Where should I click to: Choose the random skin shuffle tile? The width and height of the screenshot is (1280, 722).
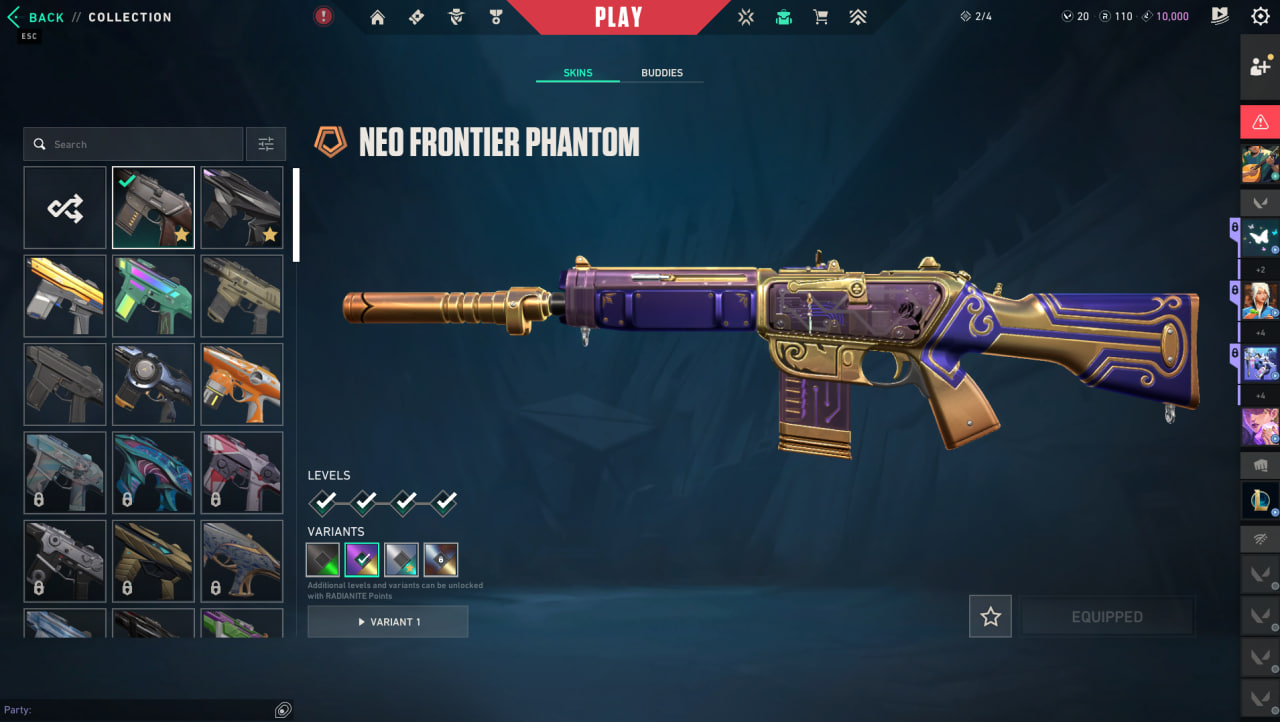pyautogui.click(x=65, y=208)
